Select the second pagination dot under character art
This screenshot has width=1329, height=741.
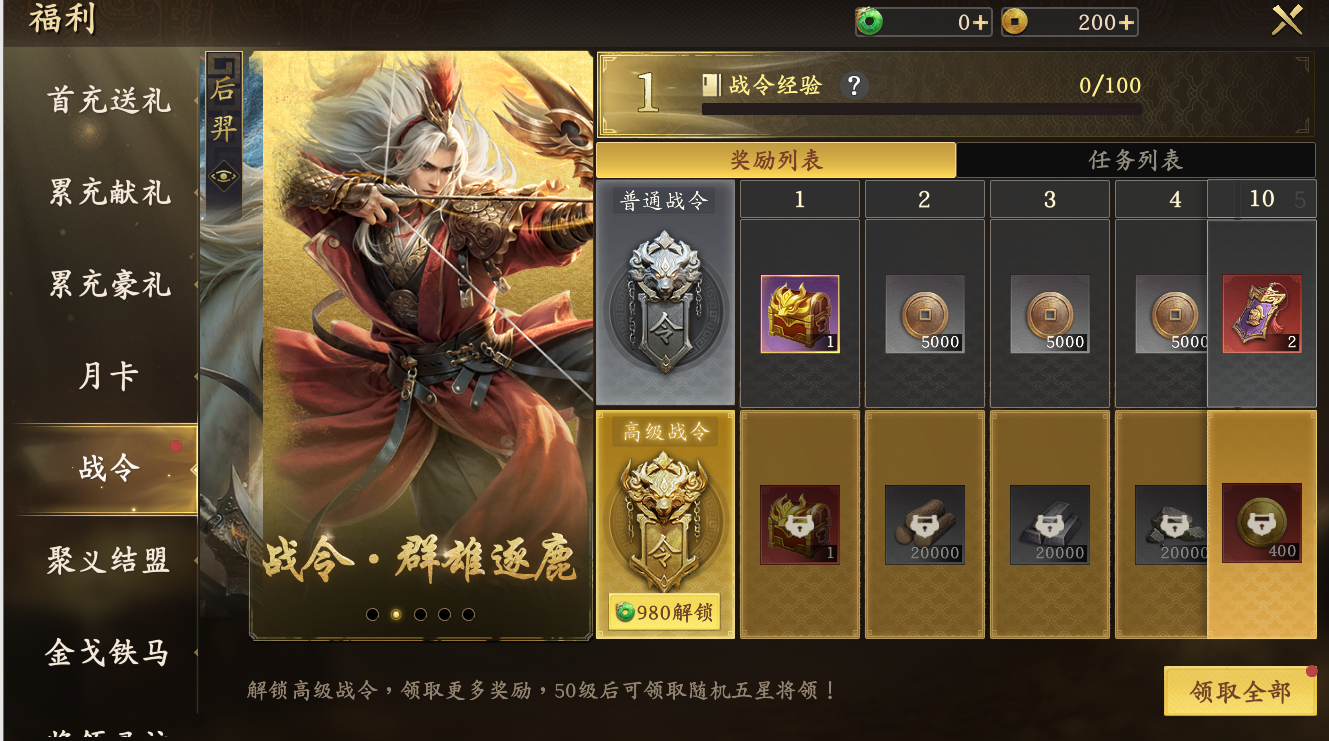point(394,616)
